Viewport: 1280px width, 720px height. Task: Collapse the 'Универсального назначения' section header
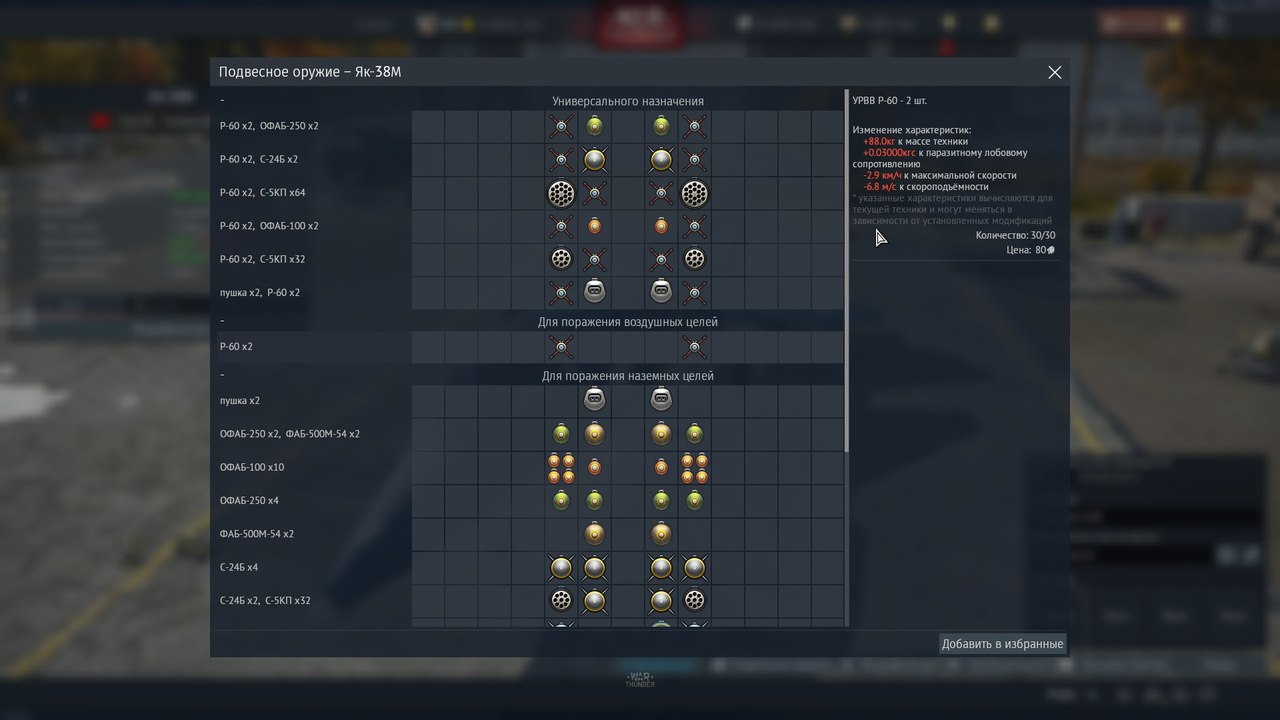pos(222,101)
